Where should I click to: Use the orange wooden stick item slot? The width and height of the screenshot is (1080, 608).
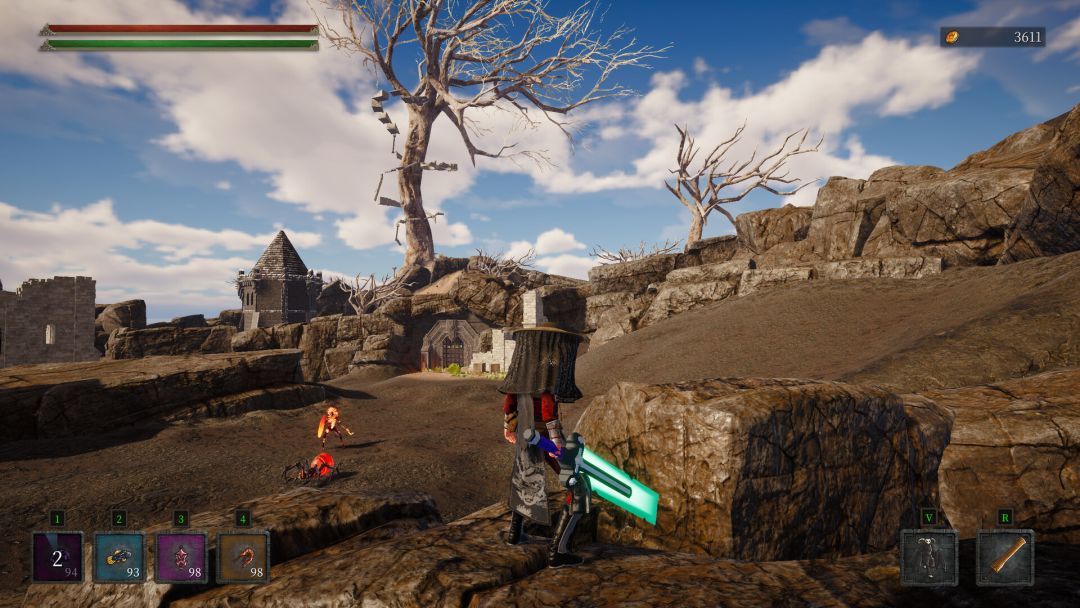1005,557
